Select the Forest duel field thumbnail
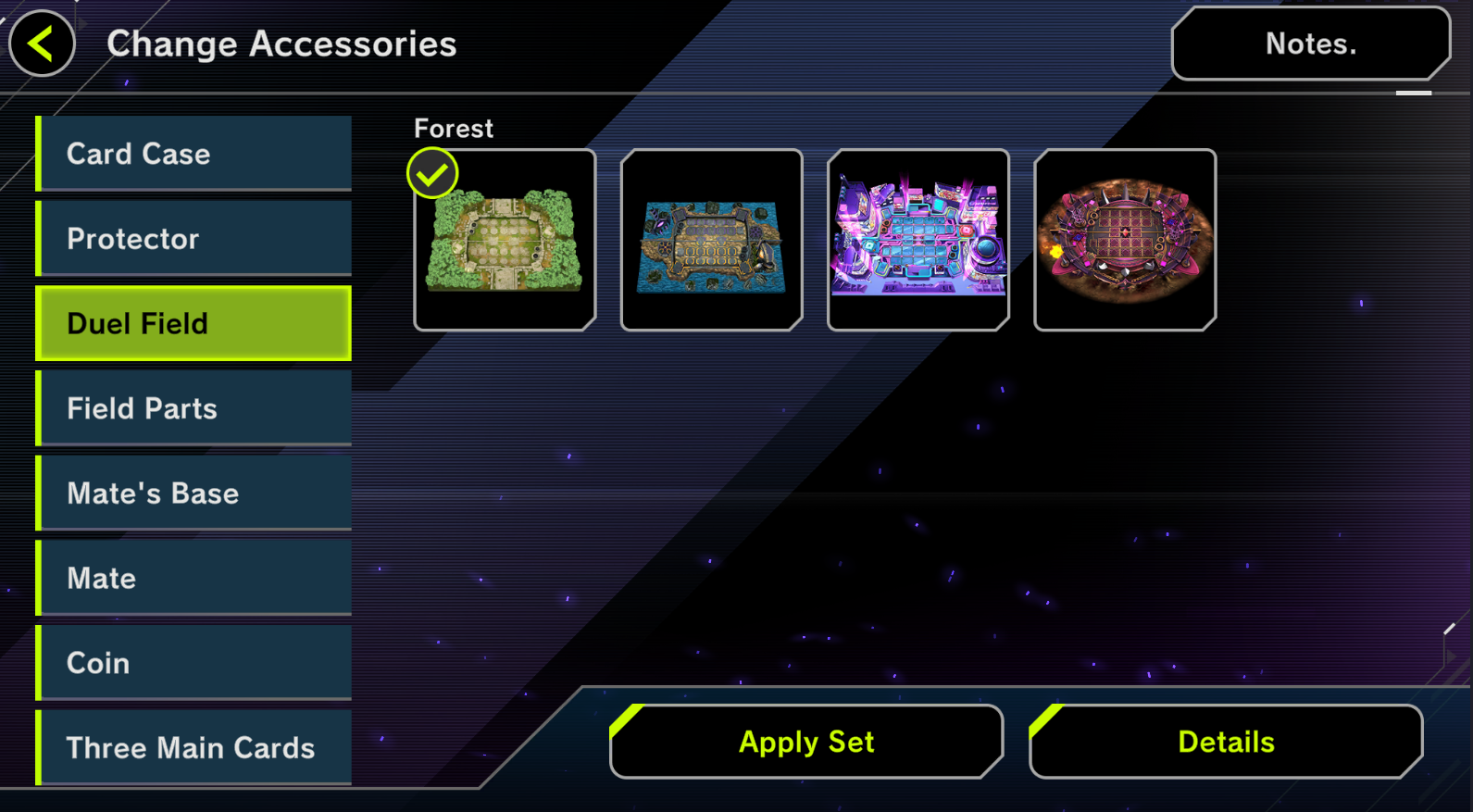1473x812 pixels. (x=505, y=240)
